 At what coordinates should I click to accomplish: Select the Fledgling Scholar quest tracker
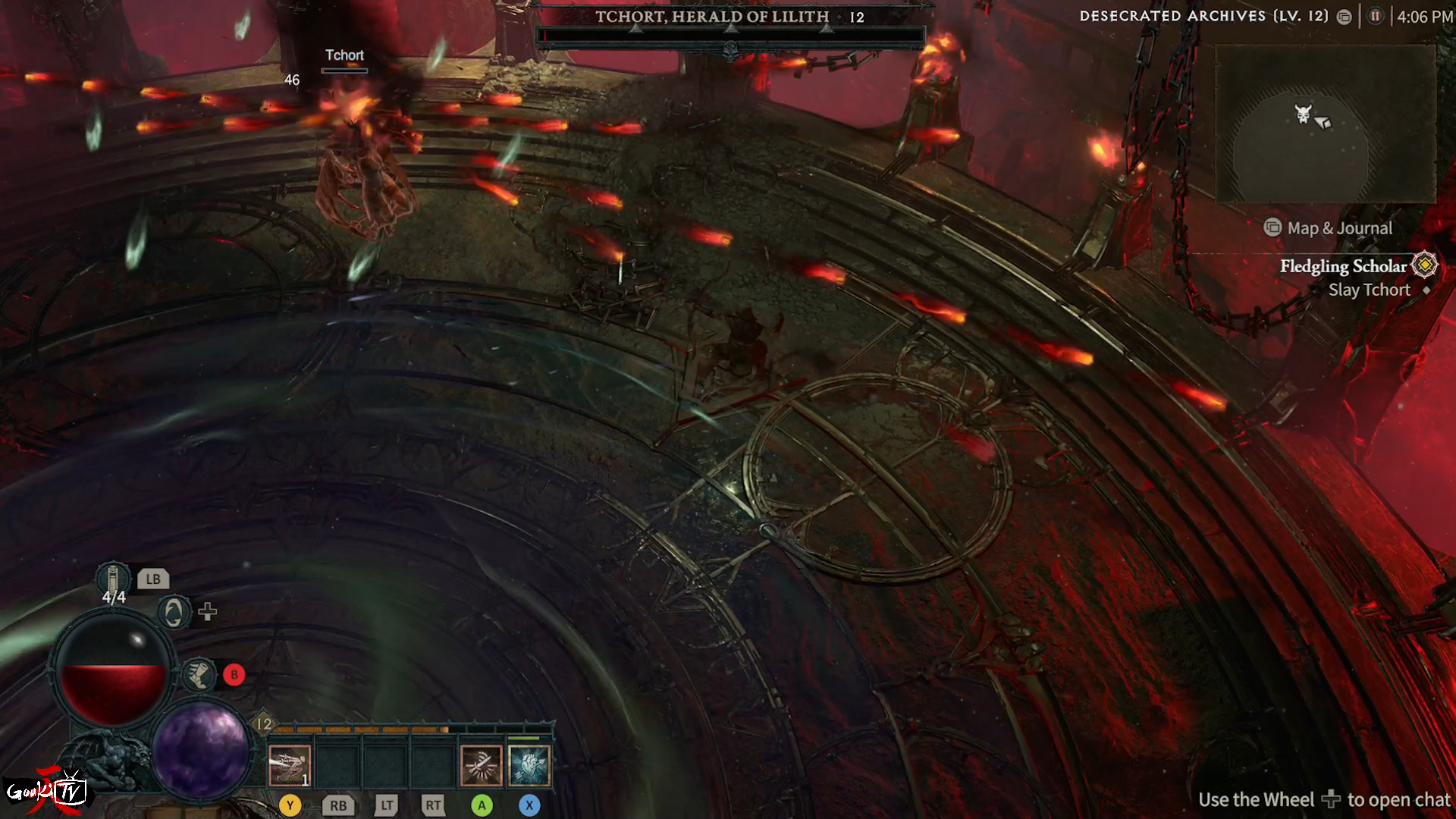pos(1343,266)
